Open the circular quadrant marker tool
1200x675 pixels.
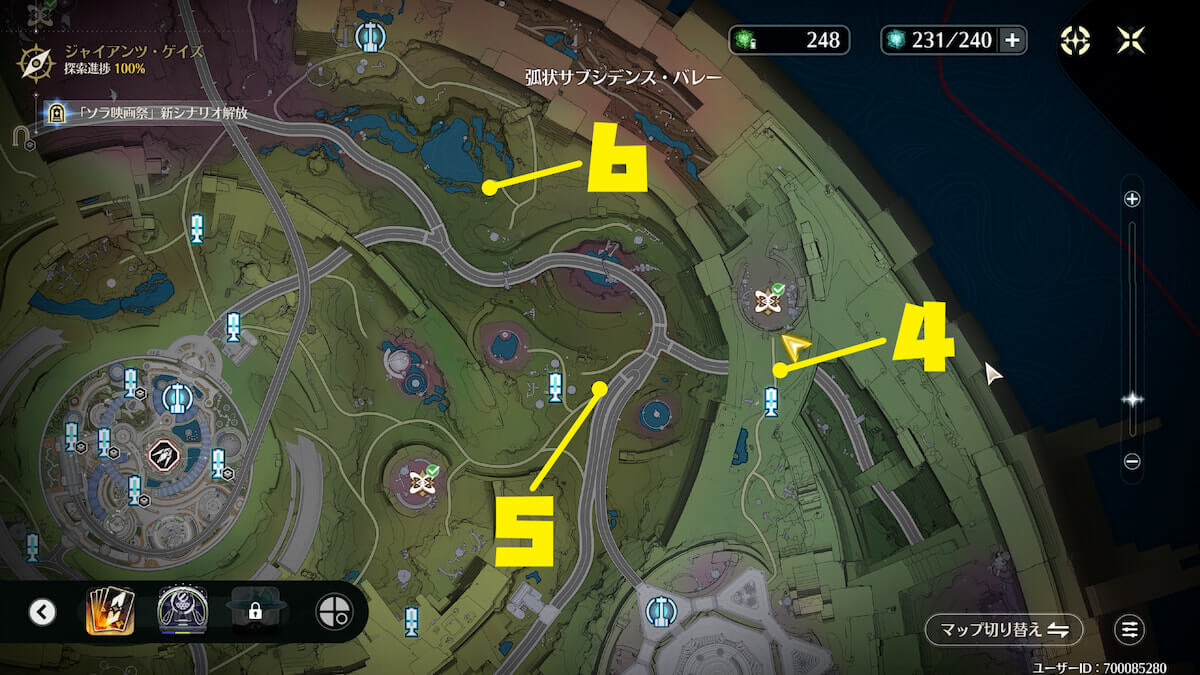(333, 611)
